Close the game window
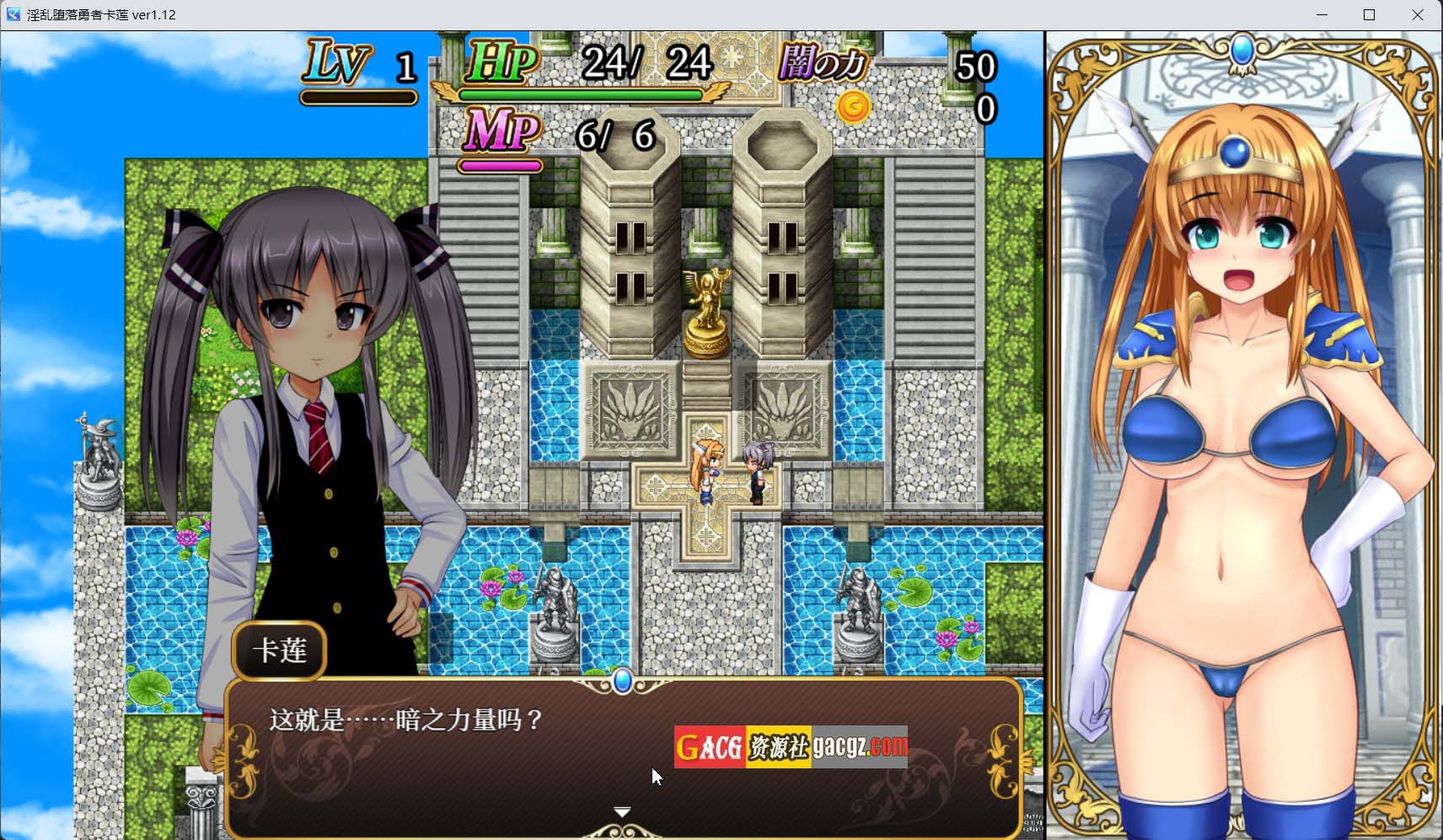Screen dimensions: 1443x840 pos(1418,15)
